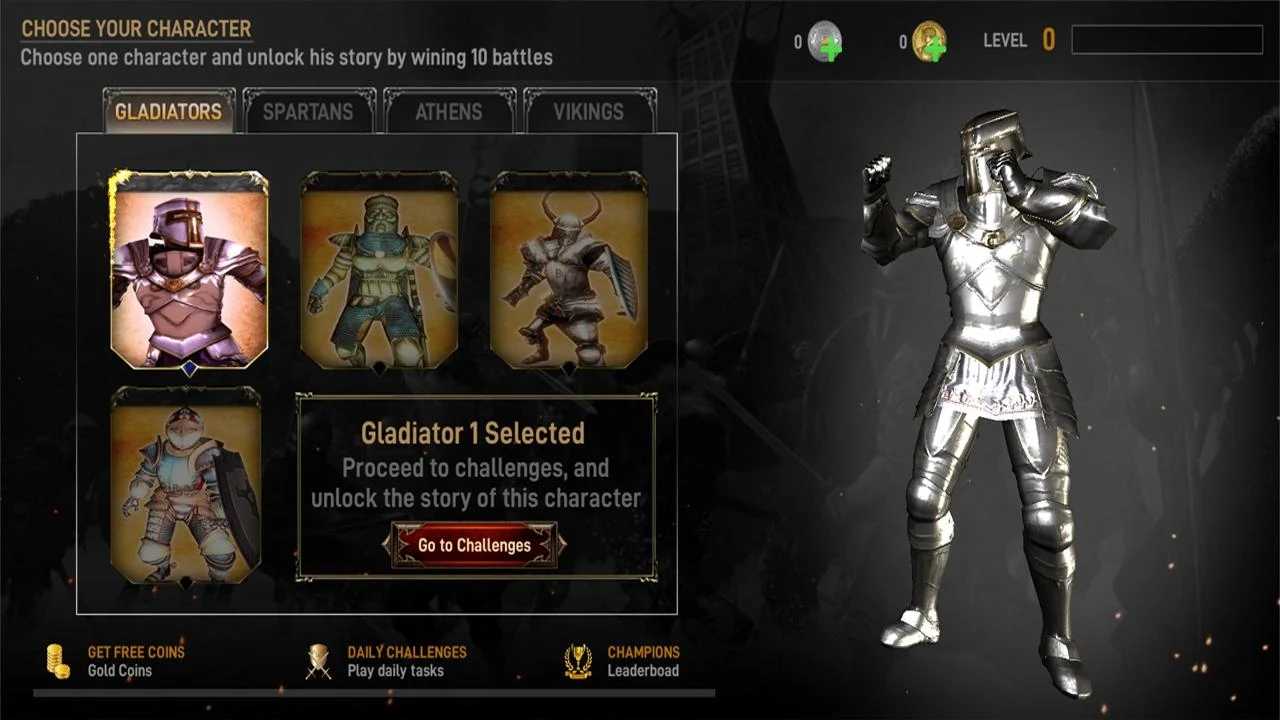Select the purple helmeted gladiator portrait
Viewport: 1280px width, 720px height.
tap(189, 270)
